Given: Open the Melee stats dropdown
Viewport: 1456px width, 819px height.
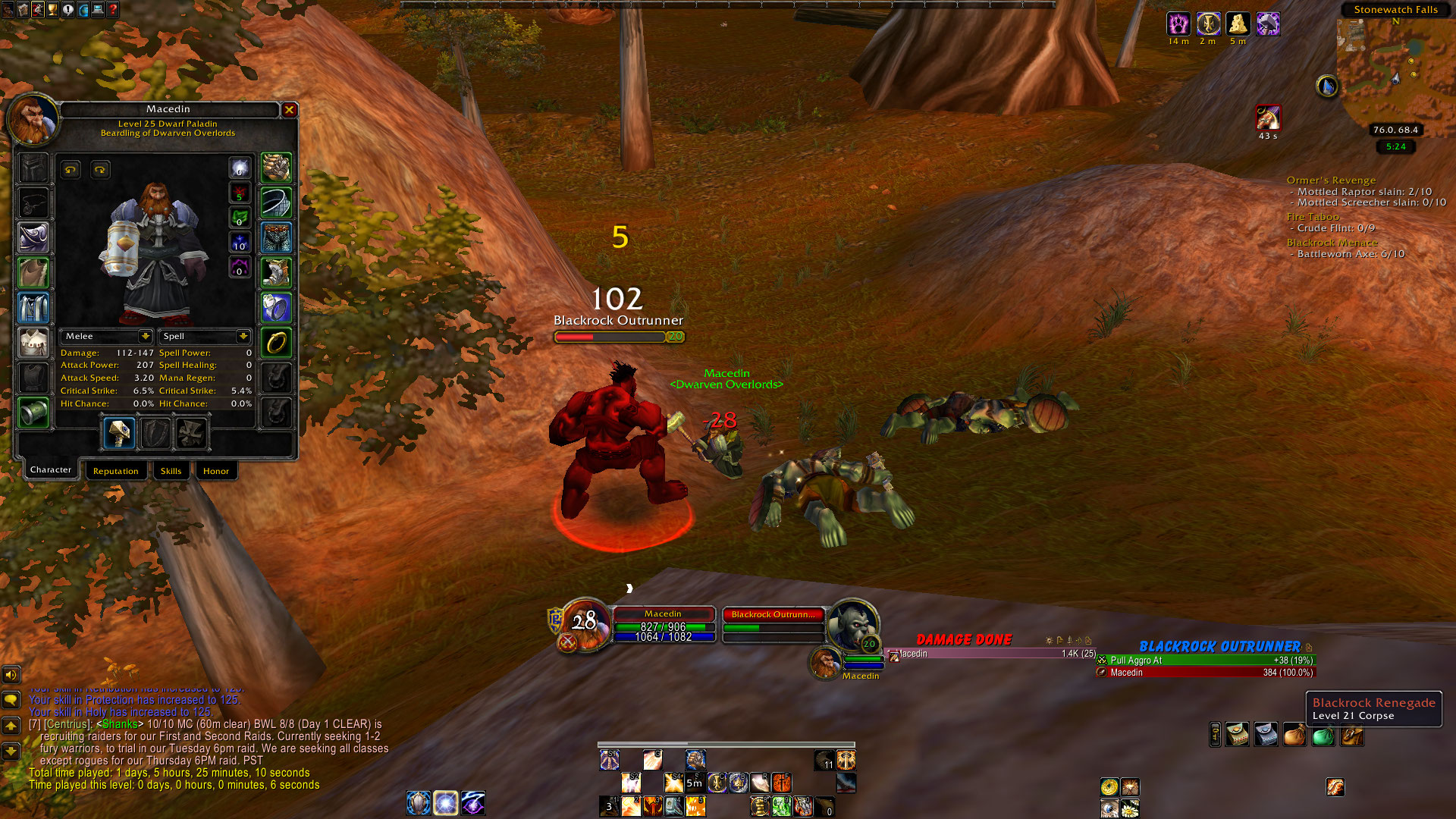Looking at the screenshot, I should tap(145, 336).
